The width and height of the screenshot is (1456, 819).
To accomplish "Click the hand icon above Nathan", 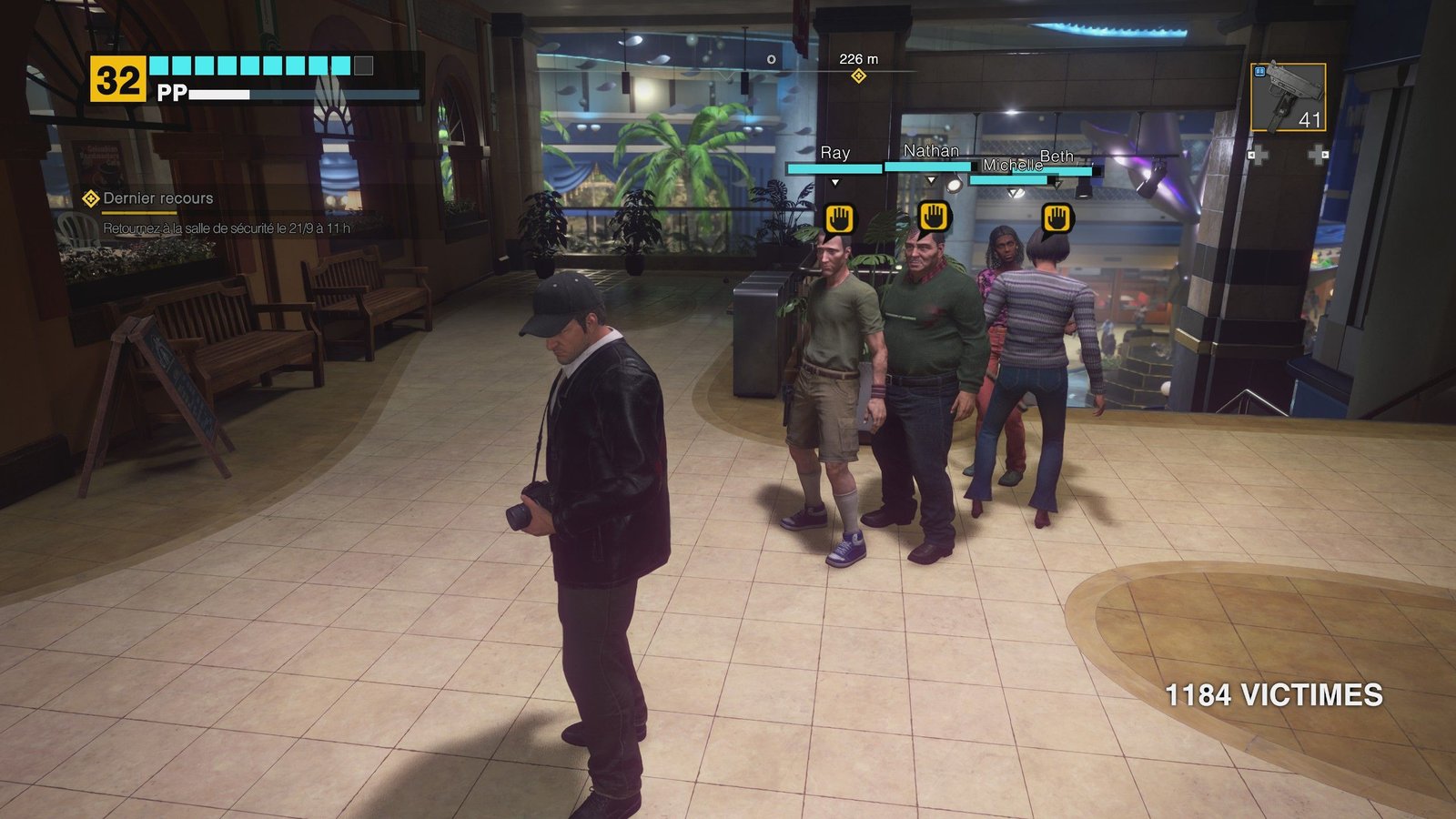I will pos(934,217).
